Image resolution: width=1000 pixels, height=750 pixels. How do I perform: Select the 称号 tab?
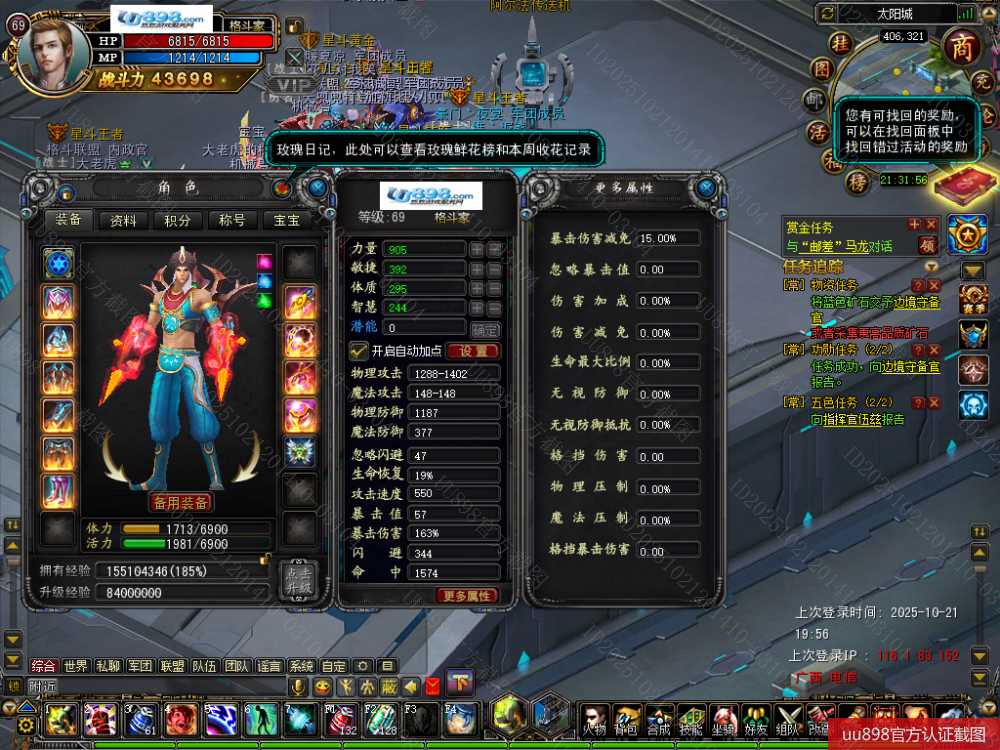[232, 220]
